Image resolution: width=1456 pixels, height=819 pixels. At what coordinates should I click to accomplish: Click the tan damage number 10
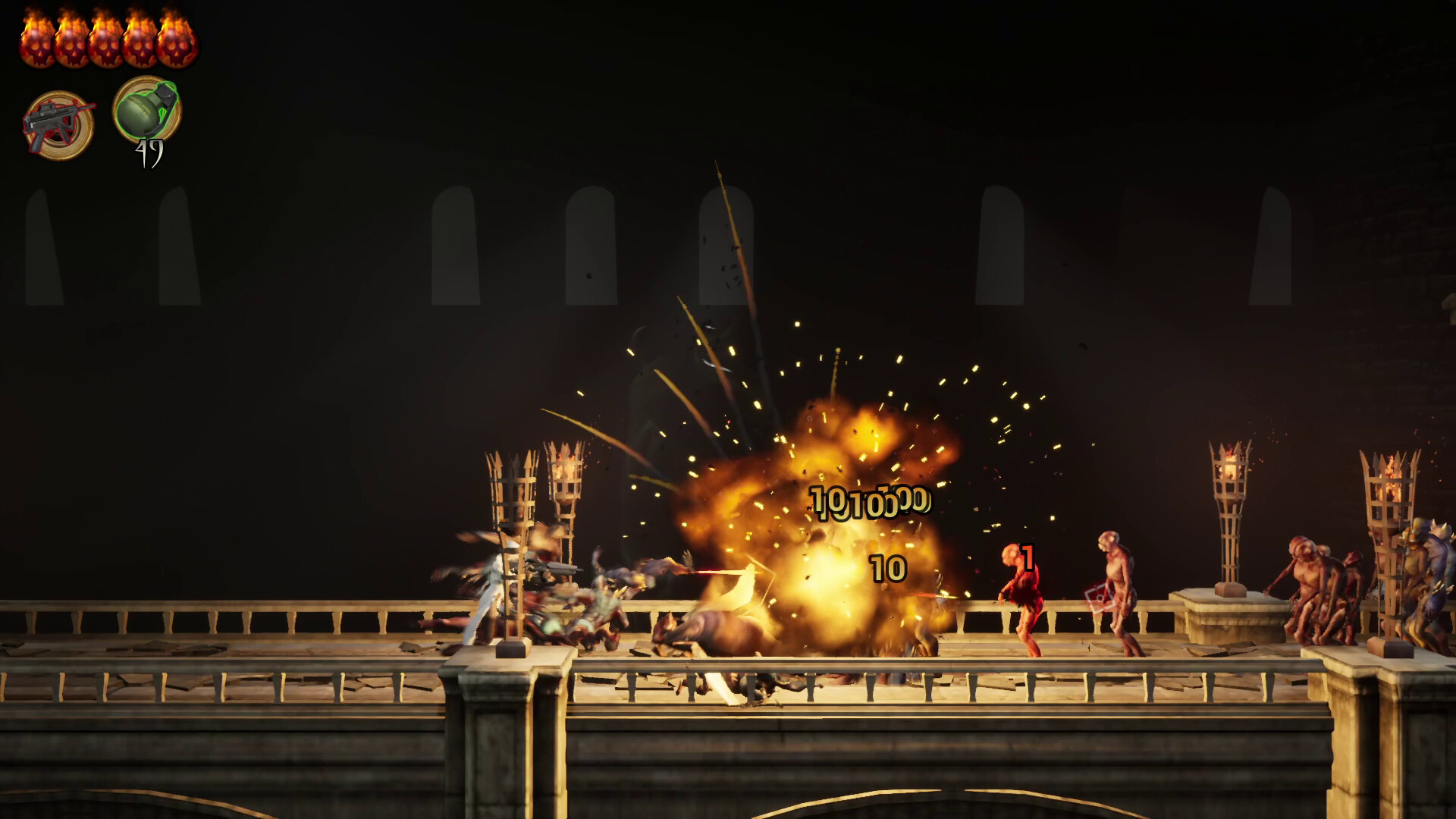(887, 567)
